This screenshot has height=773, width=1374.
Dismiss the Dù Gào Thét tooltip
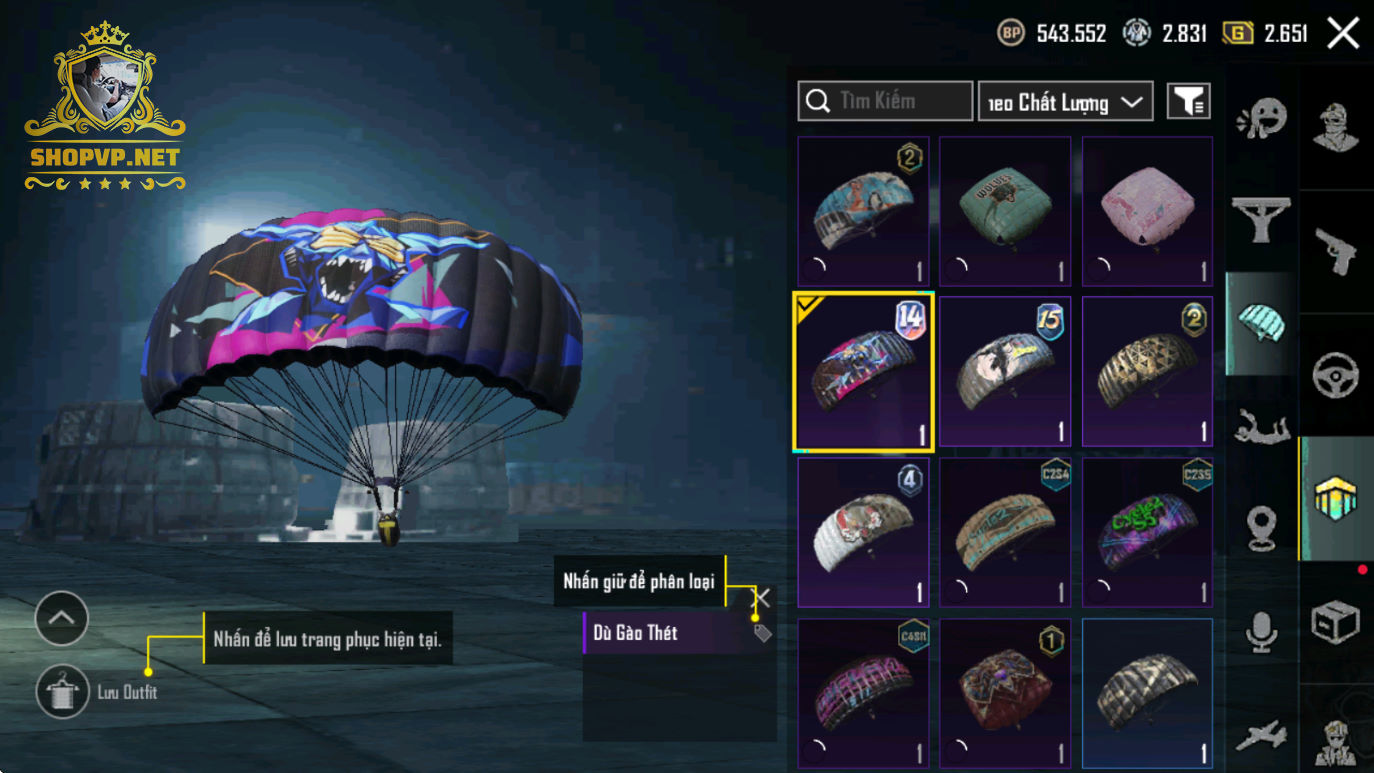762,598
